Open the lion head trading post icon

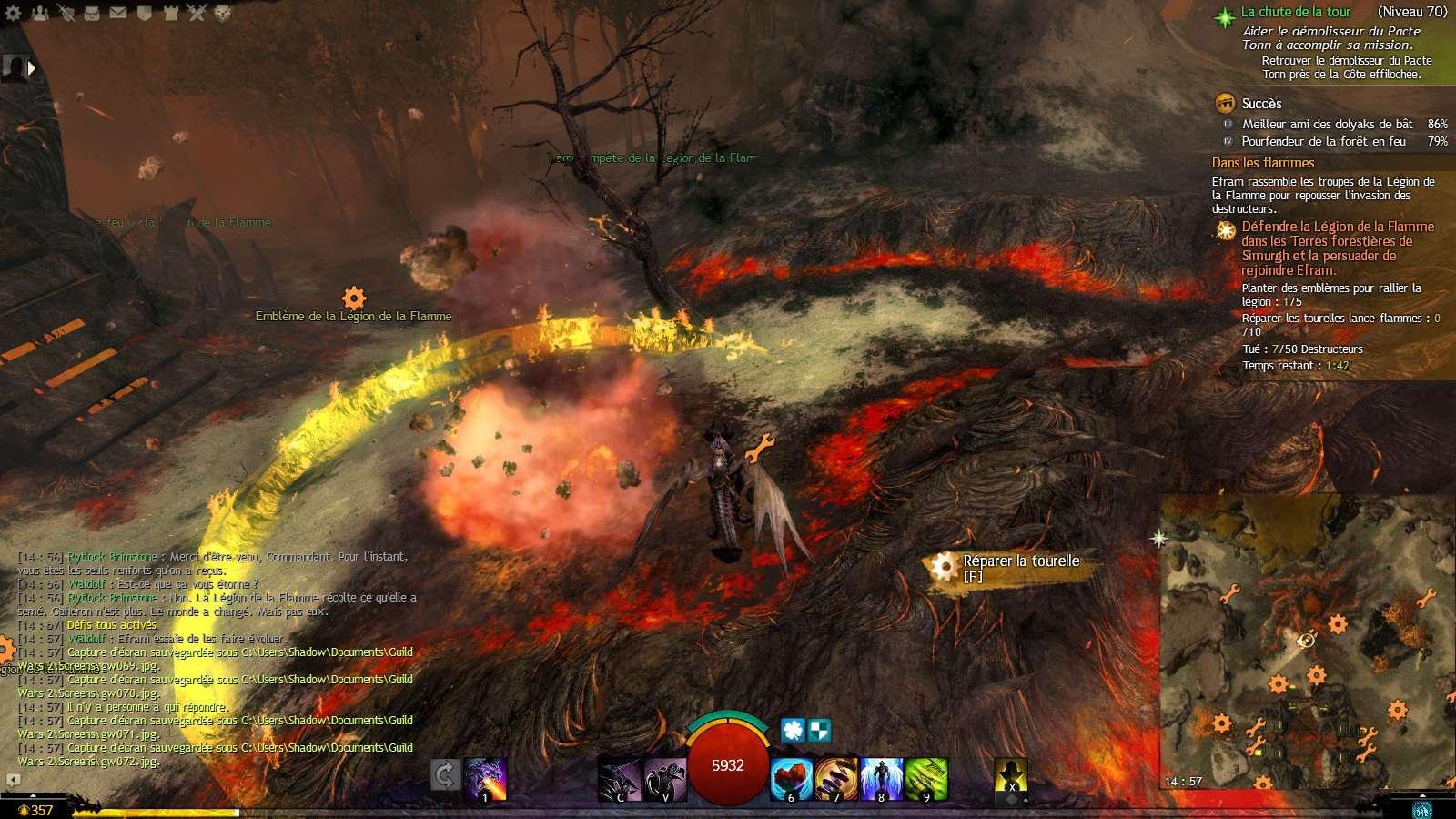[x=223, y=13]
